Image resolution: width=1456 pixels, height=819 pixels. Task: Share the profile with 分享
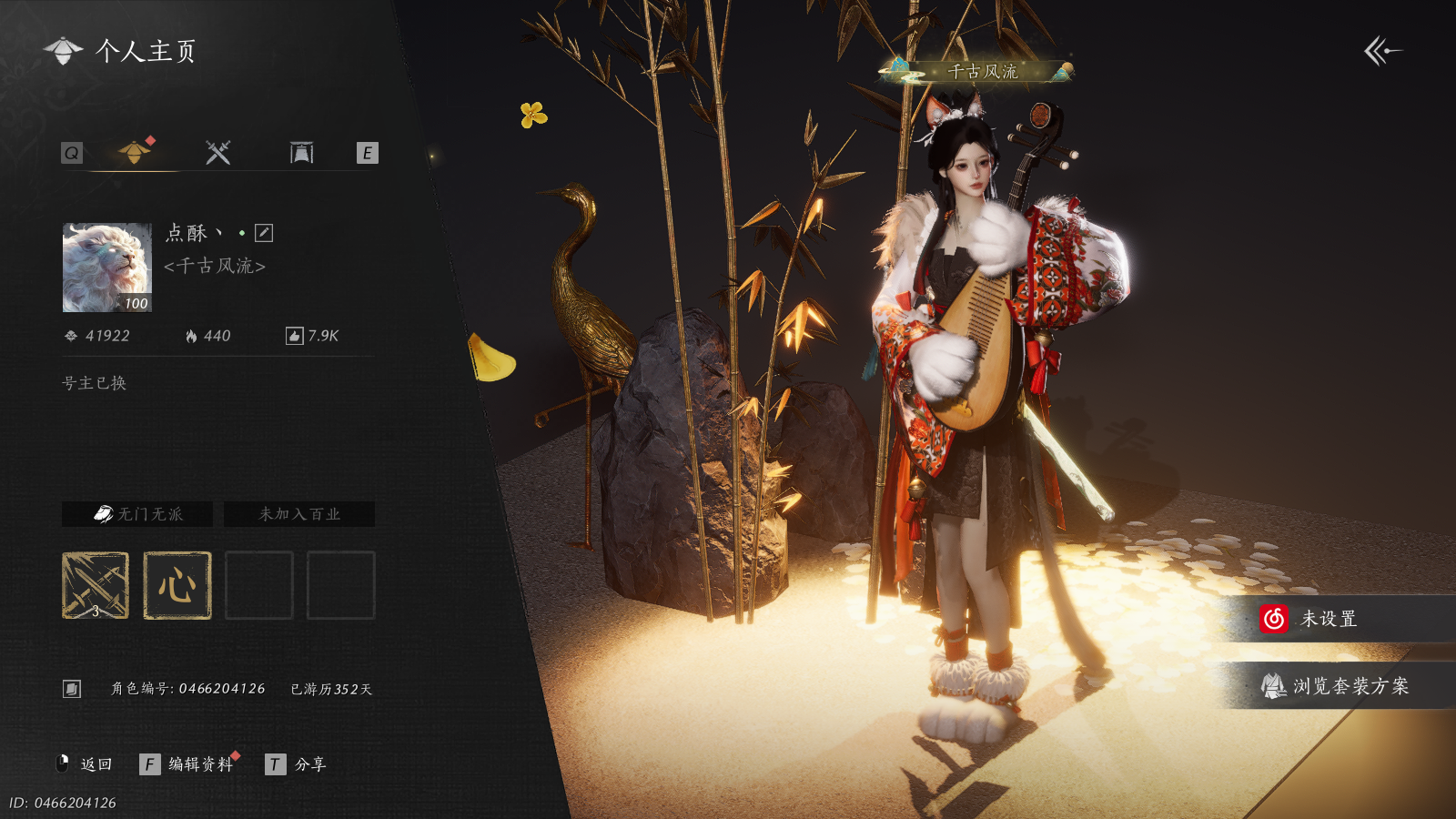(296, 764)
